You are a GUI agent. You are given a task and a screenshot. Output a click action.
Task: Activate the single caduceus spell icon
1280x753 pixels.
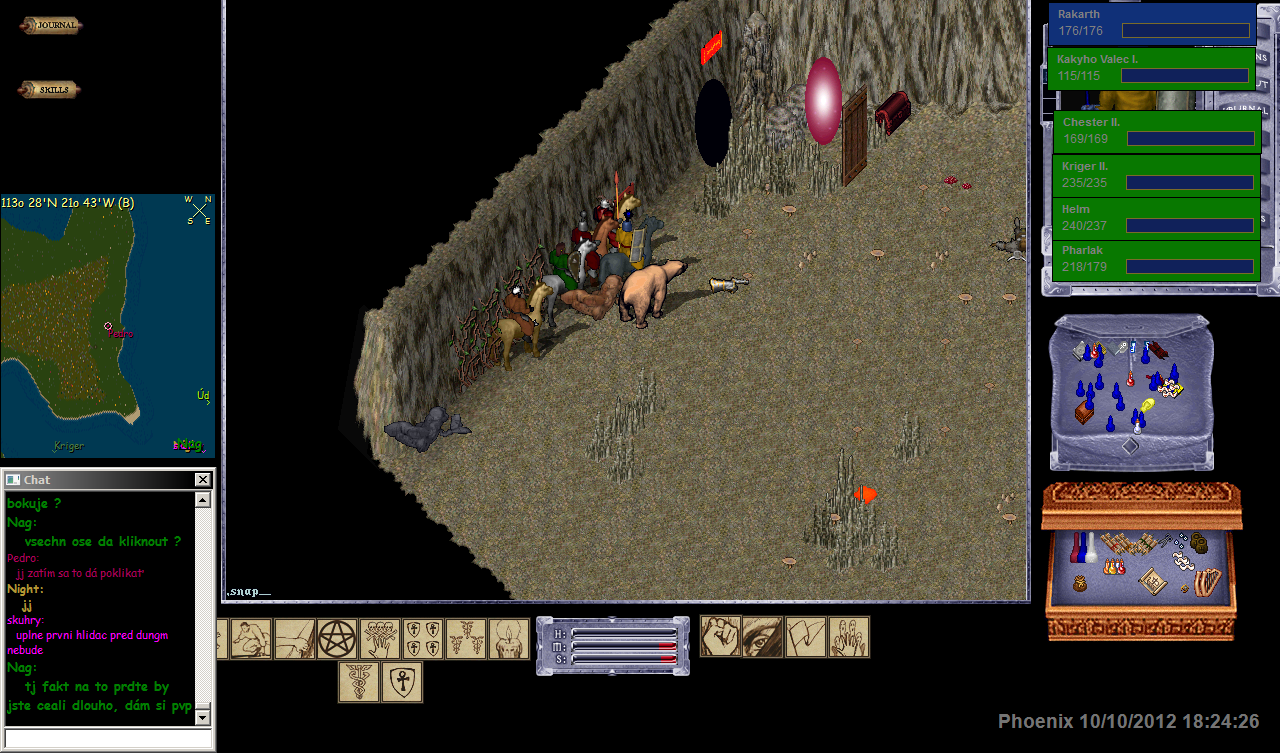(358, 682)
